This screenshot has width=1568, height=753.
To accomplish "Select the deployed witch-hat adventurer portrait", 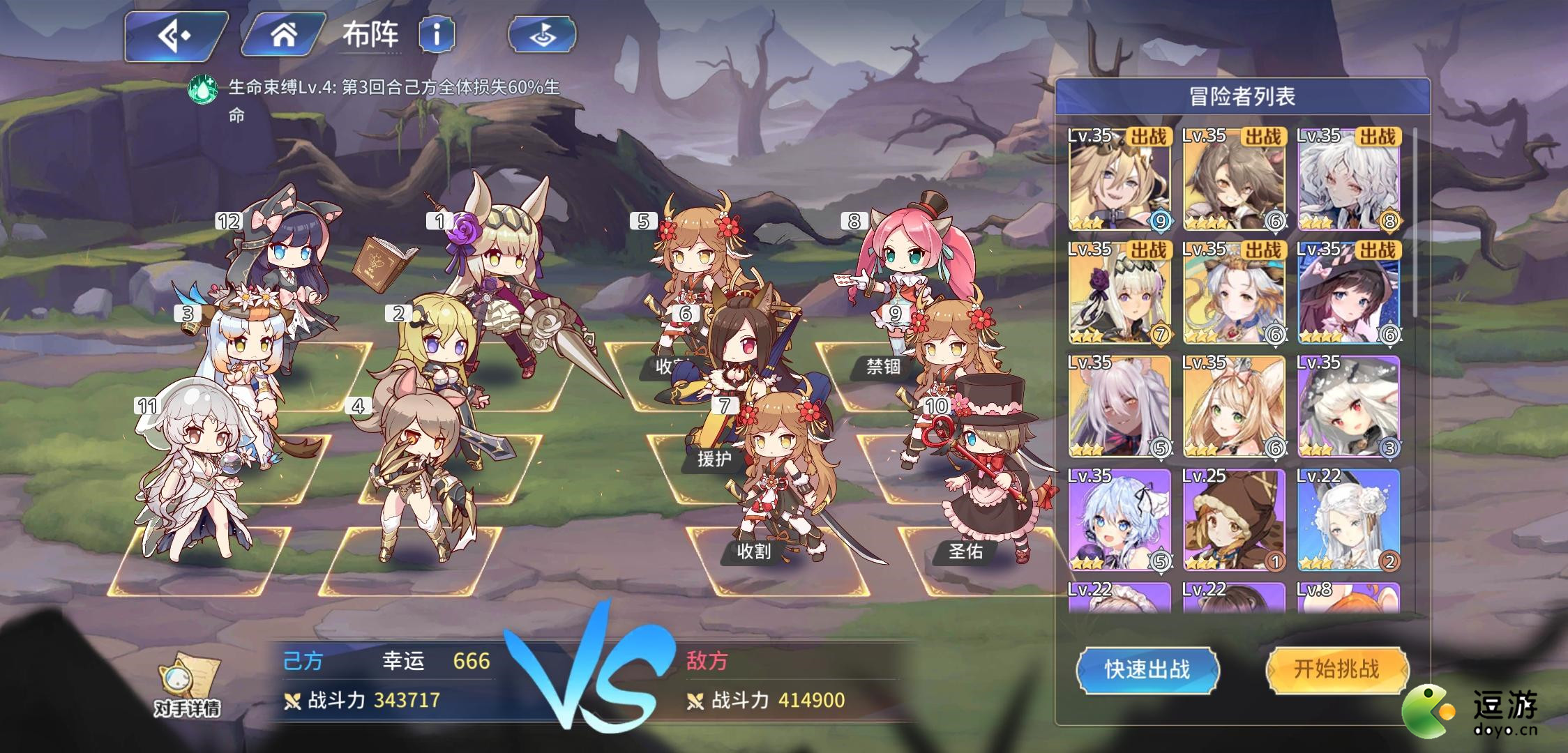I will [x=1348, y=293].
